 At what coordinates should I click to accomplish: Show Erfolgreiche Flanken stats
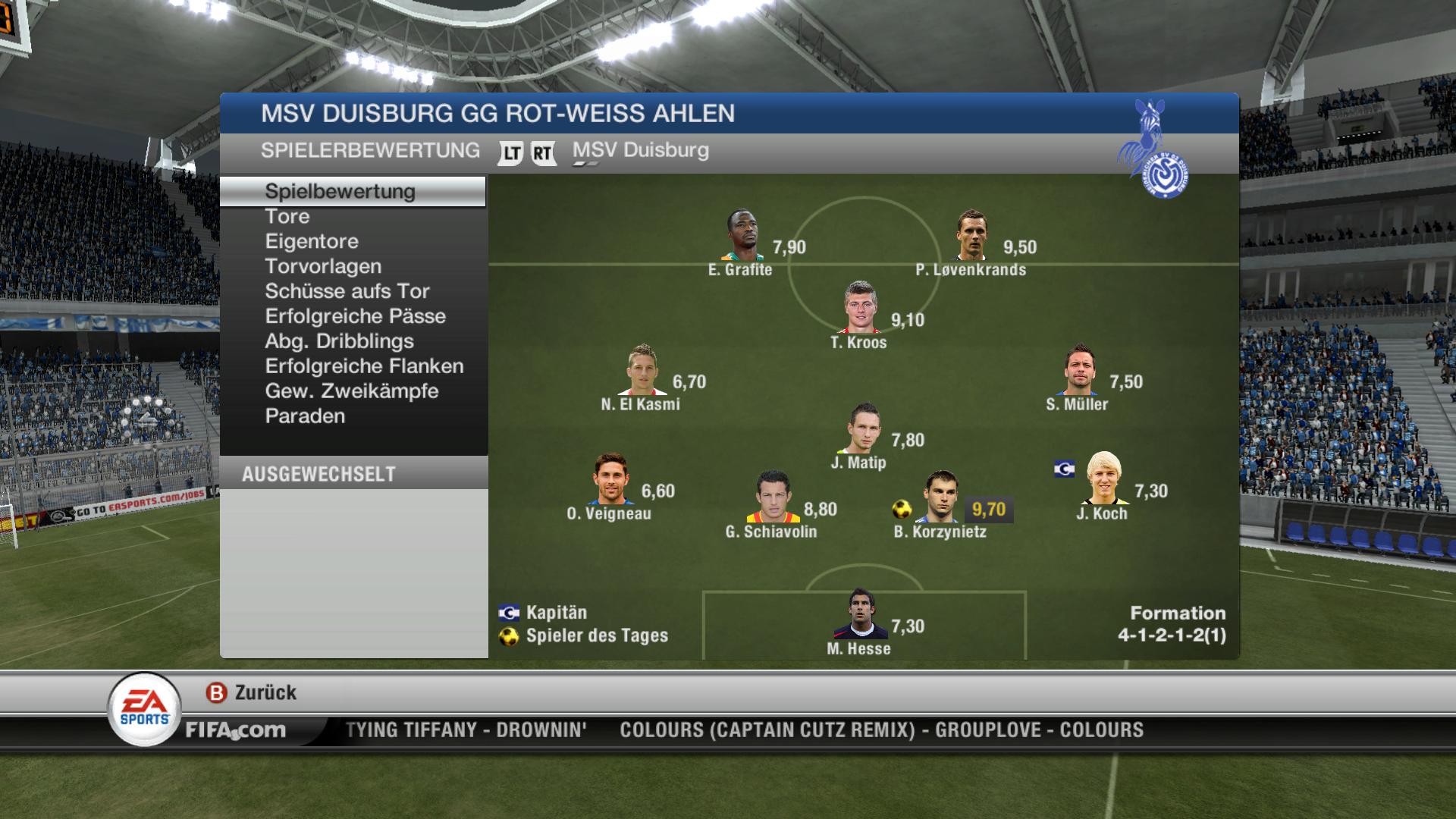pyautogui.click(x=364, y=367)
